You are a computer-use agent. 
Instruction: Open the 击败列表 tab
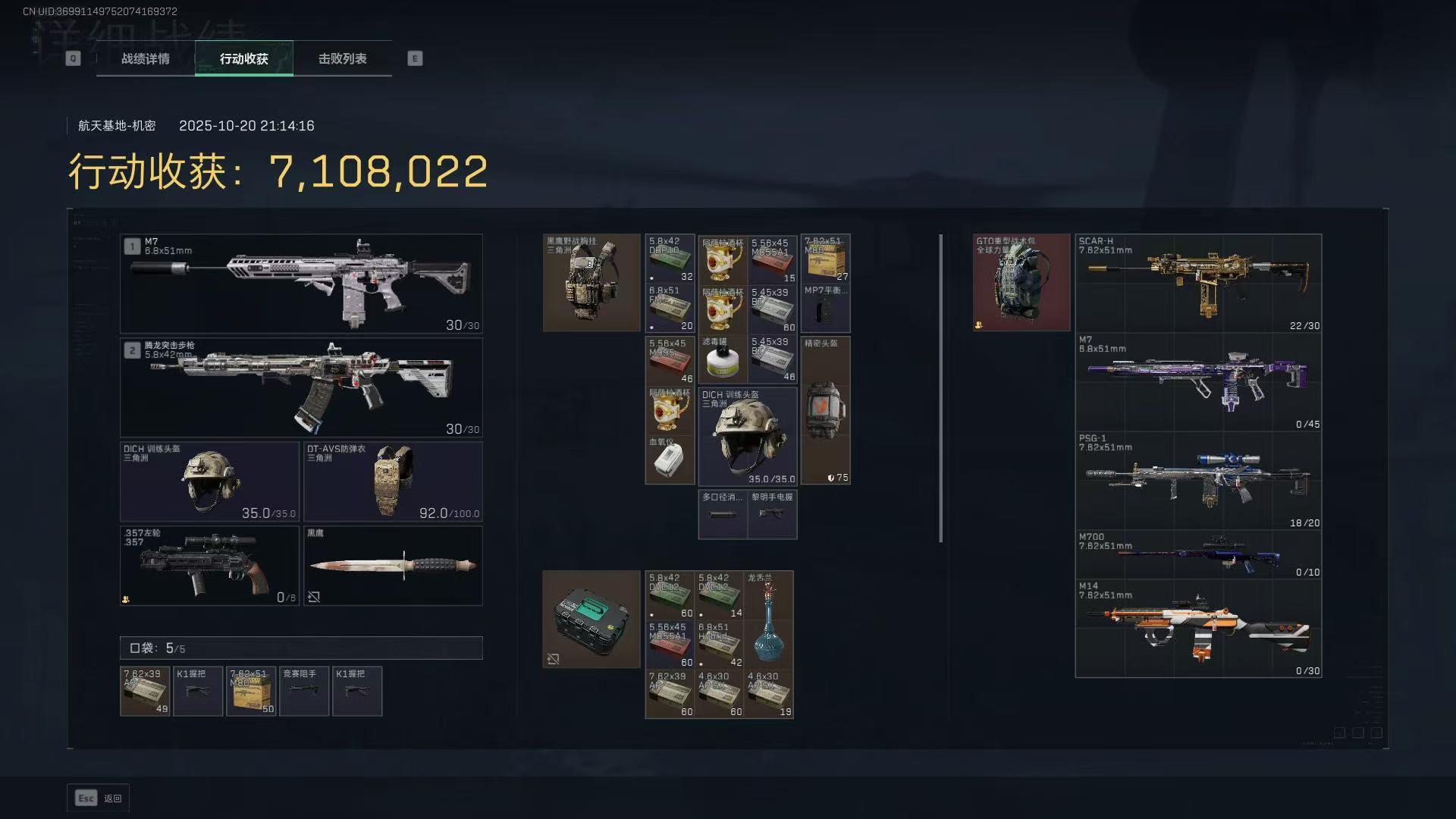[343, 58]
